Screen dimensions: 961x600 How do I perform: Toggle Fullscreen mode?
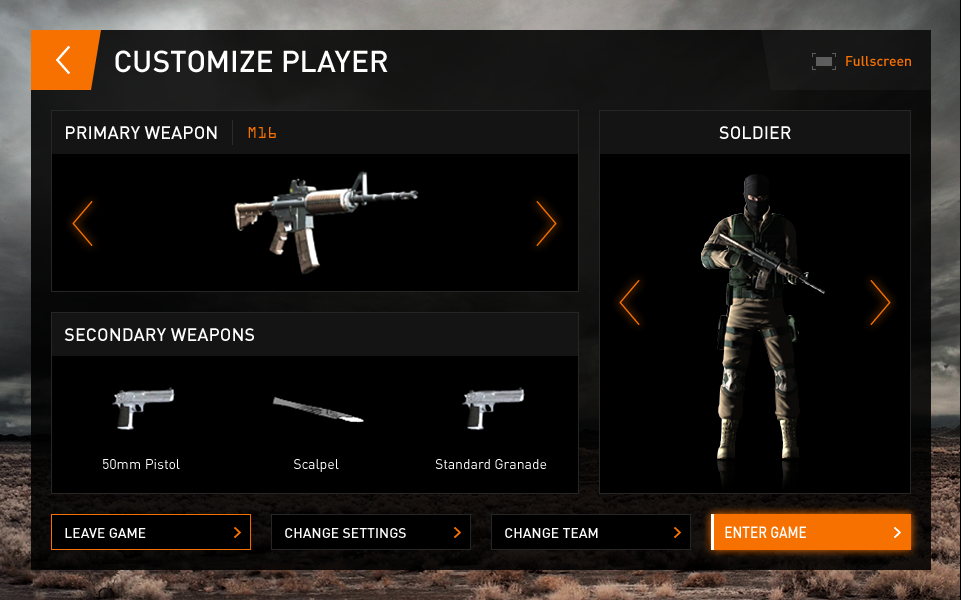pos(862,62)
